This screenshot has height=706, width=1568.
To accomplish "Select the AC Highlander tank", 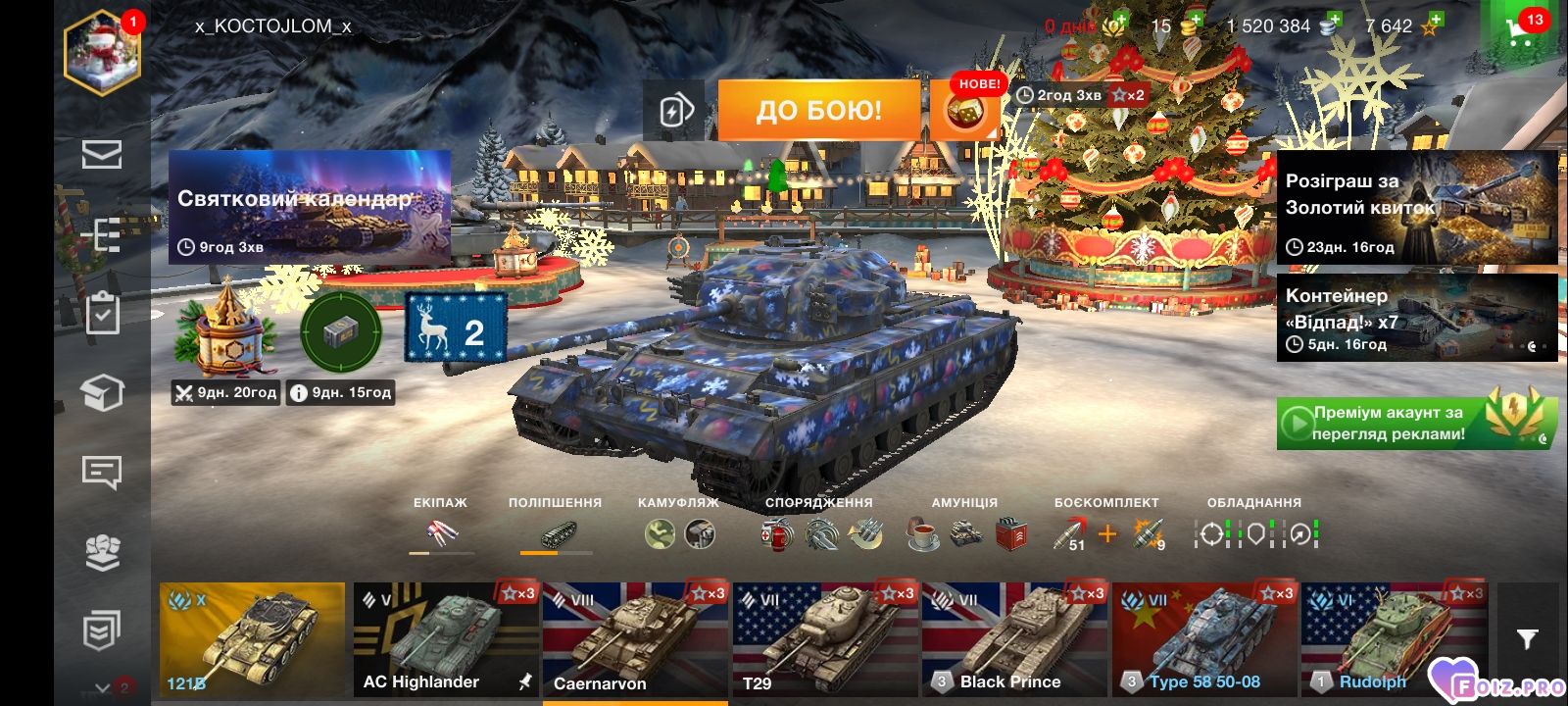I will (x=446, y=639).
